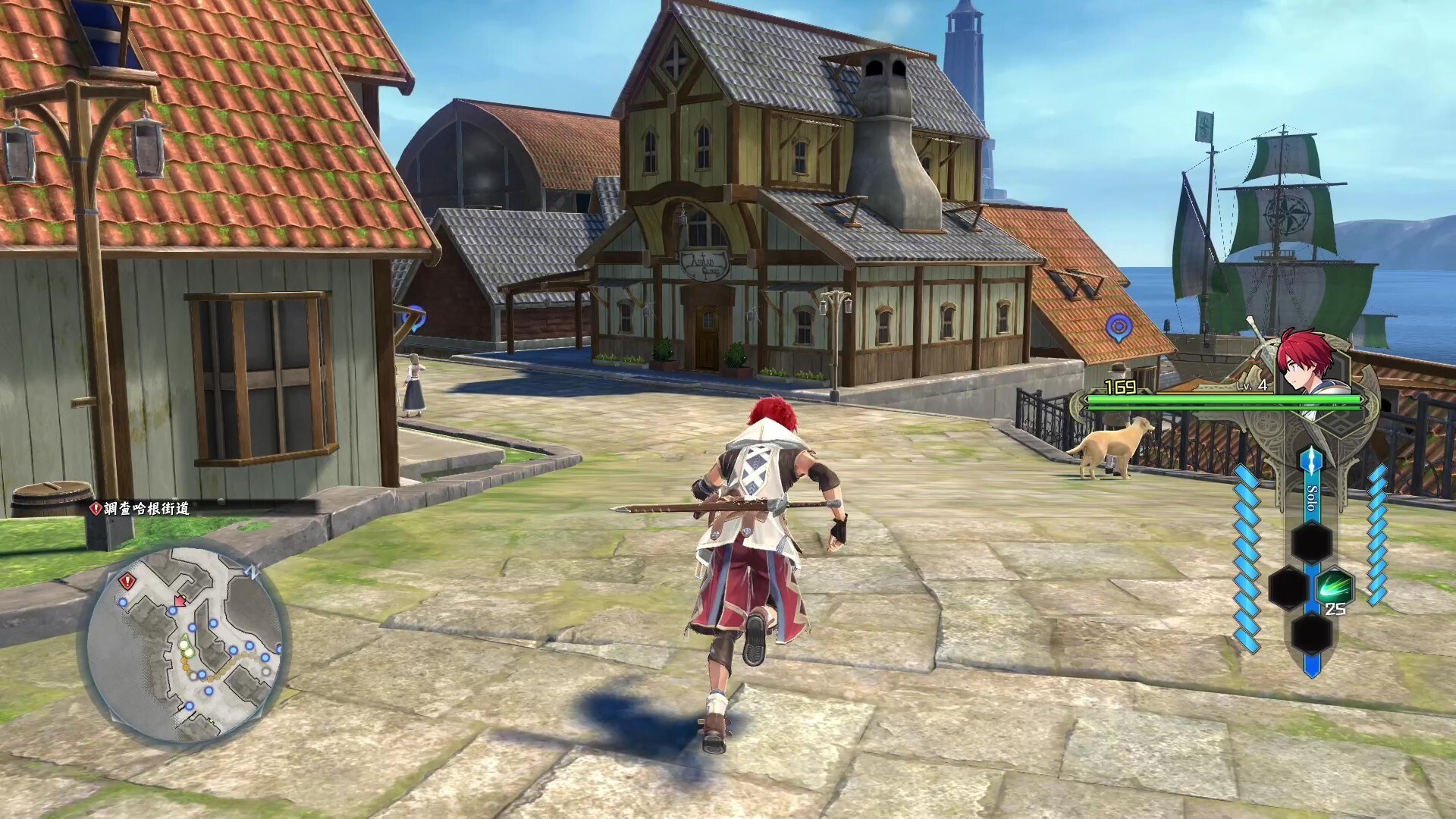
Task: Activate the green slash skill icon
Action: (x=1334, y=586)
